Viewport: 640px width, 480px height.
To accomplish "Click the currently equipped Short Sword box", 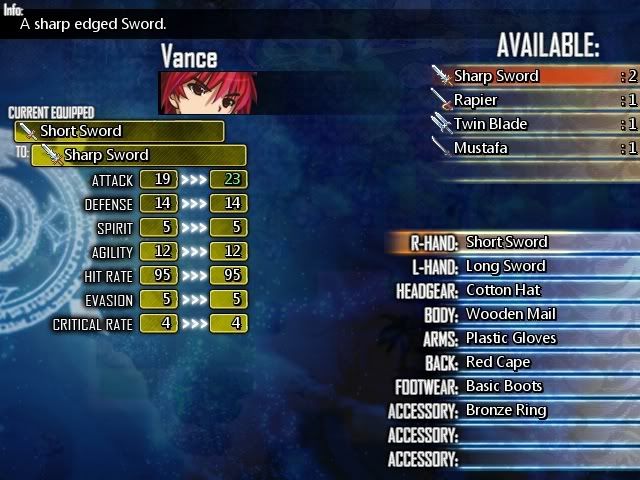I will click(119, 131).
